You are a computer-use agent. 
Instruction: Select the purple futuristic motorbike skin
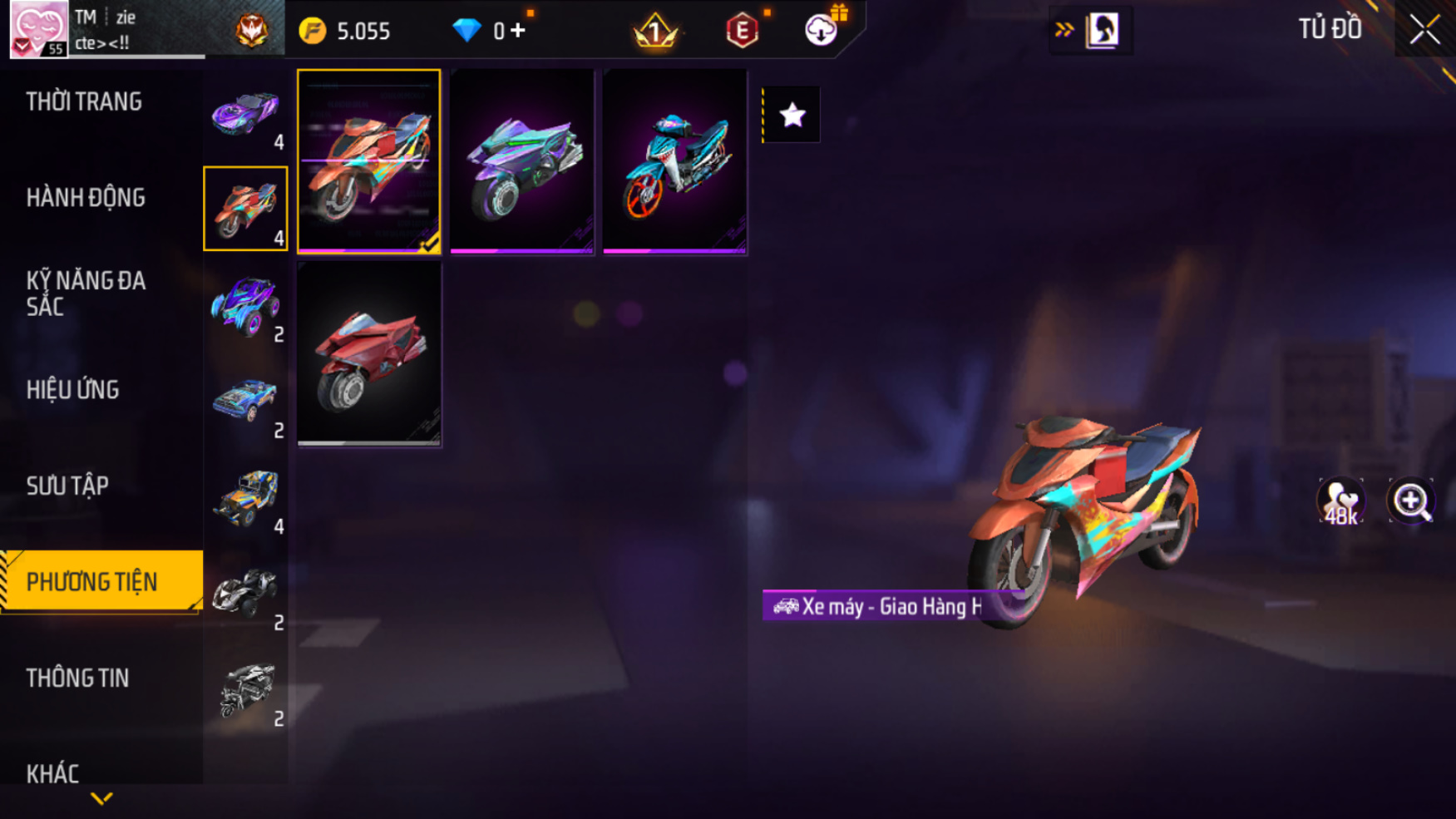point(521,161)
